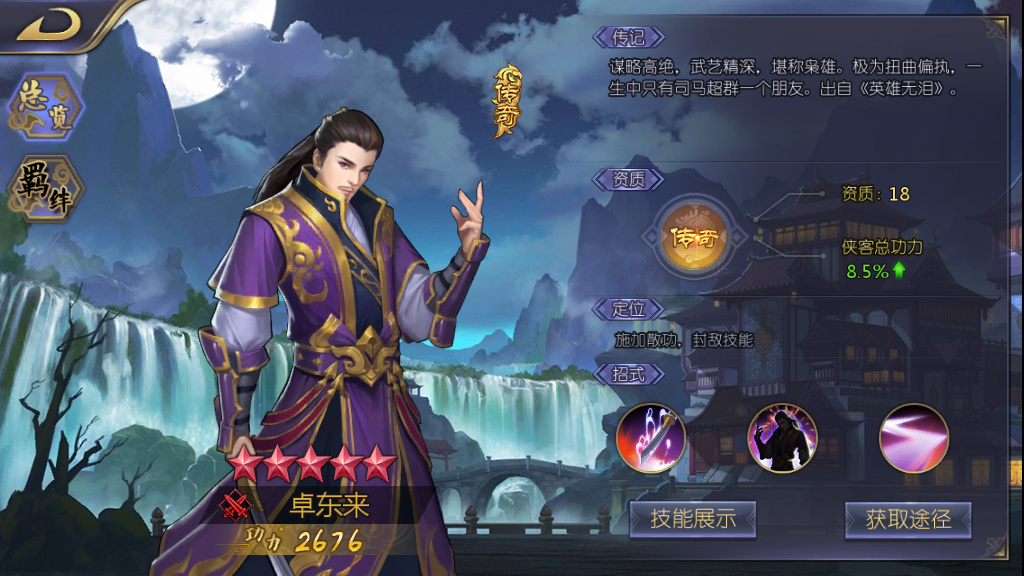Screen dimensions: 1024x576
Task: Select the glowing sword skill icon
Action: pos(651,438)
